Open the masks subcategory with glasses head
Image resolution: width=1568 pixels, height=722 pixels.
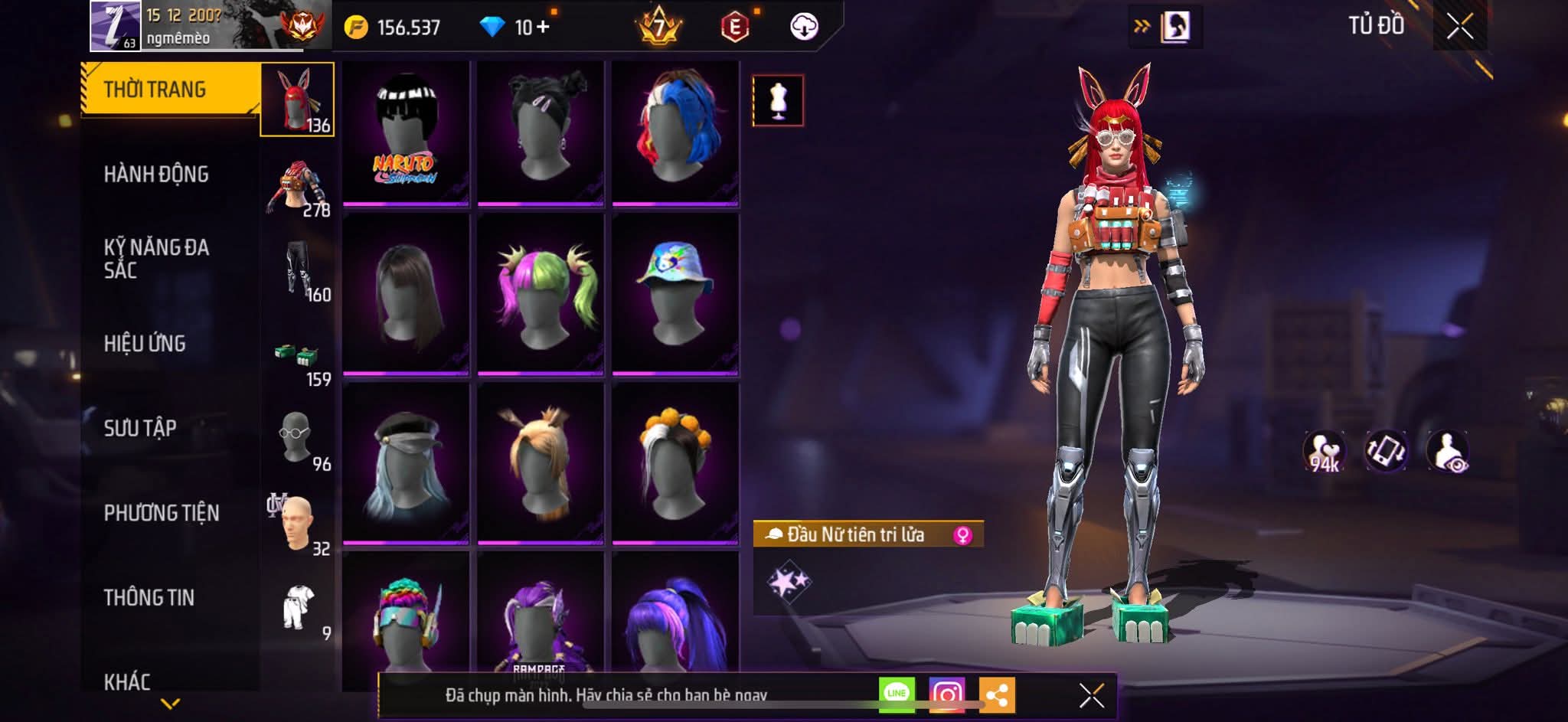[x=297, y=439]
